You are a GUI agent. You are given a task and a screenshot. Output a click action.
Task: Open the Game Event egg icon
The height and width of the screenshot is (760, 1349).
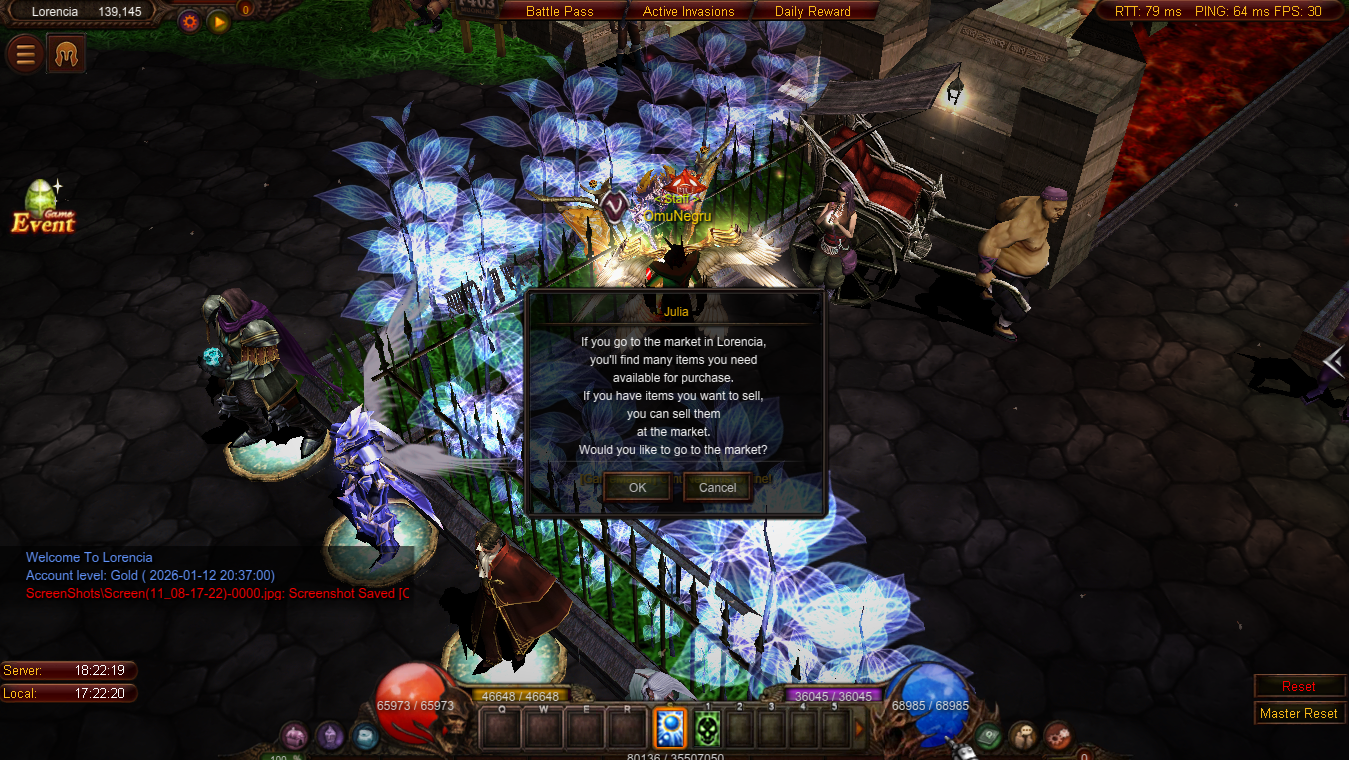pos(42,207)
